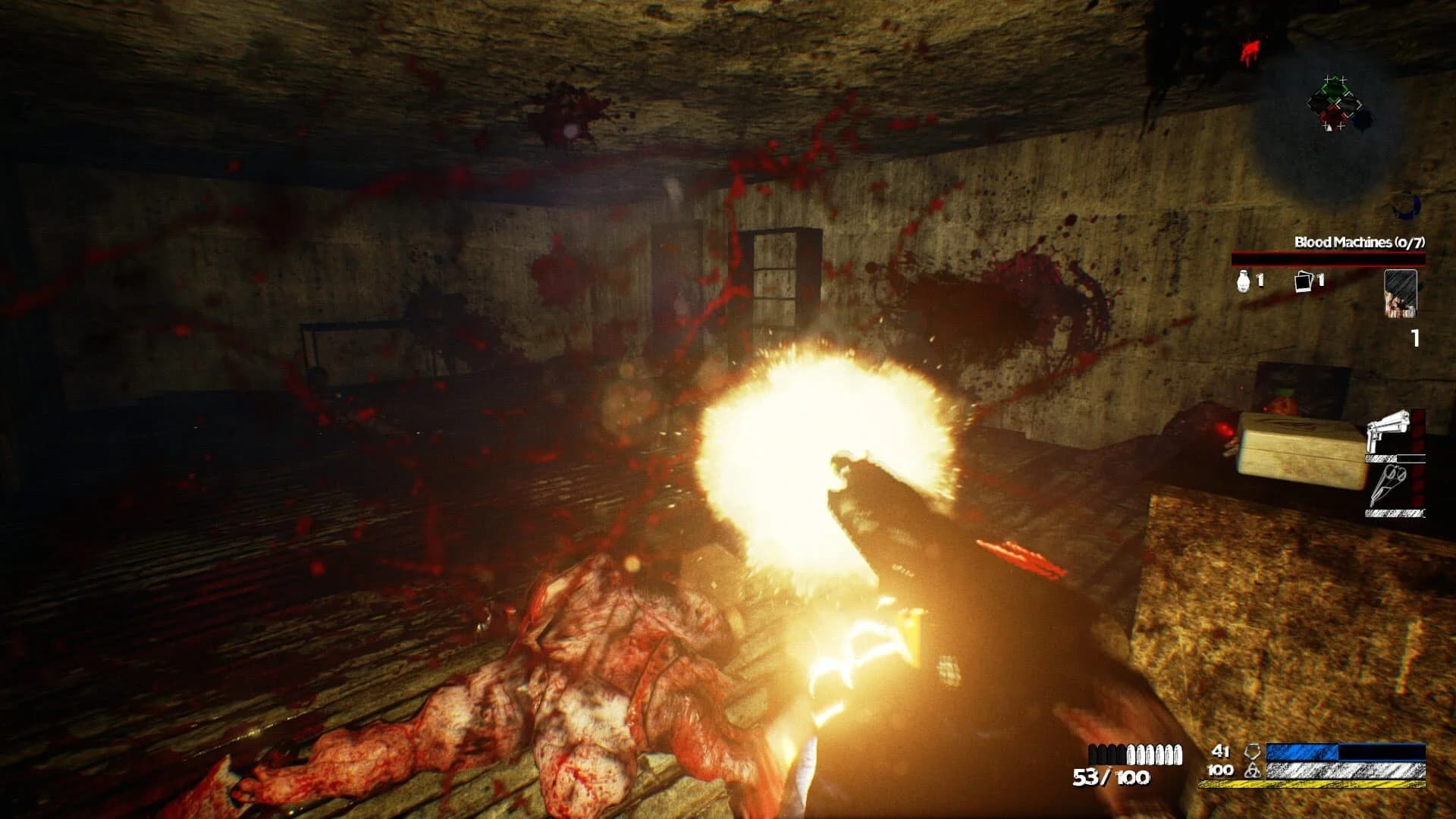
Task: Click the grenade item icon under the objective bar
Action: point(1243,282)
